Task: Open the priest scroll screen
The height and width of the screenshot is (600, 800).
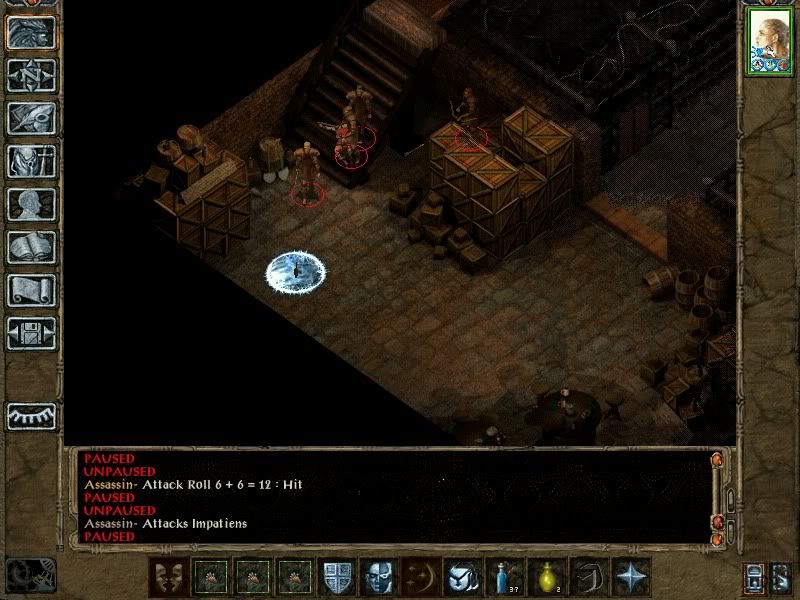Action: tap(31, 290)
